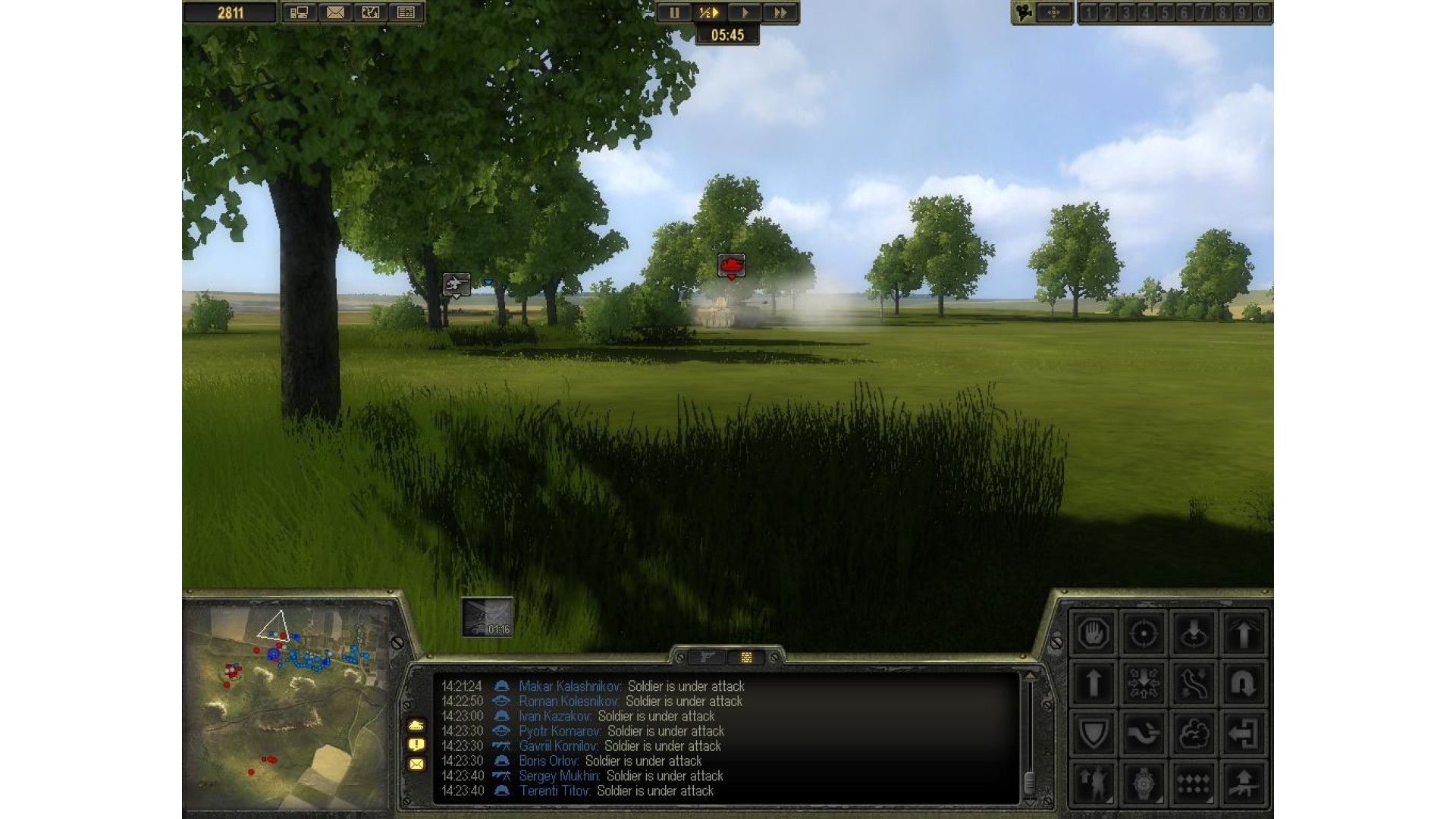Toggle the tank filter for message log
The width and height of the screenshot is (1456, 819).
tap(416, 726)
